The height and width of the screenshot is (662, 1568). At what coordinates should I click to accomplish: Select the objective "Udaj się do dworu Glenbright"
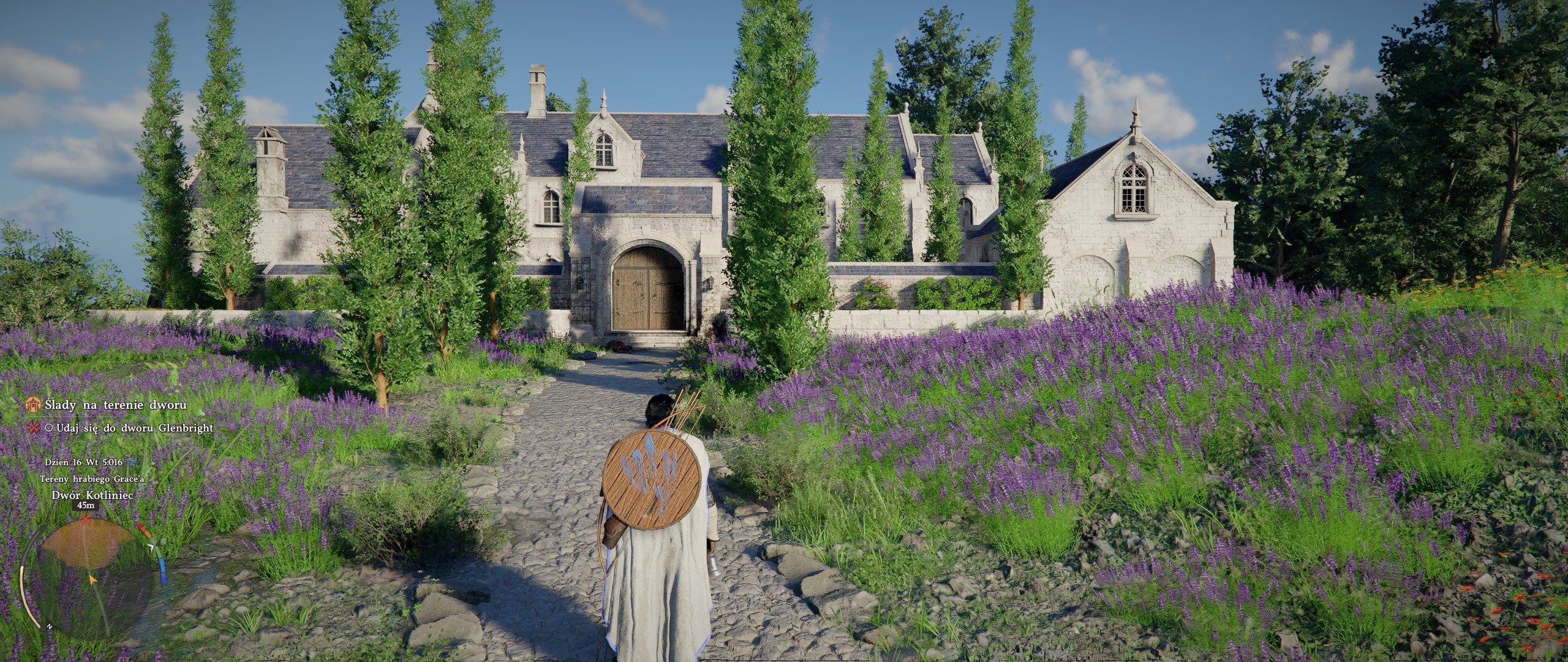[134, 428]
